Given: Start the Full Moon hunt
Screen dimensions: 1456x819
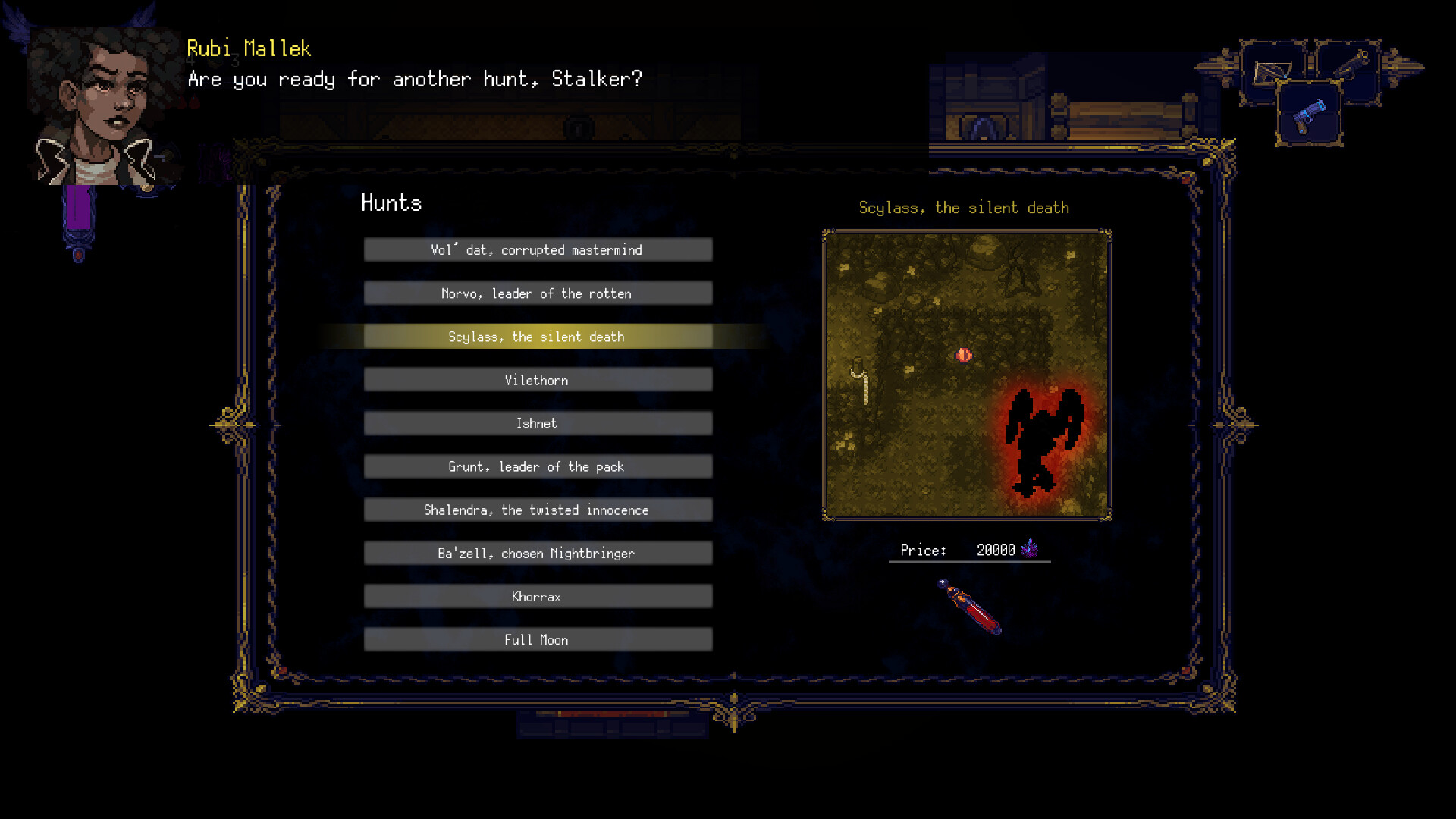Looking at the screenshot, I should pyautogui.click(x=538, y=640).
